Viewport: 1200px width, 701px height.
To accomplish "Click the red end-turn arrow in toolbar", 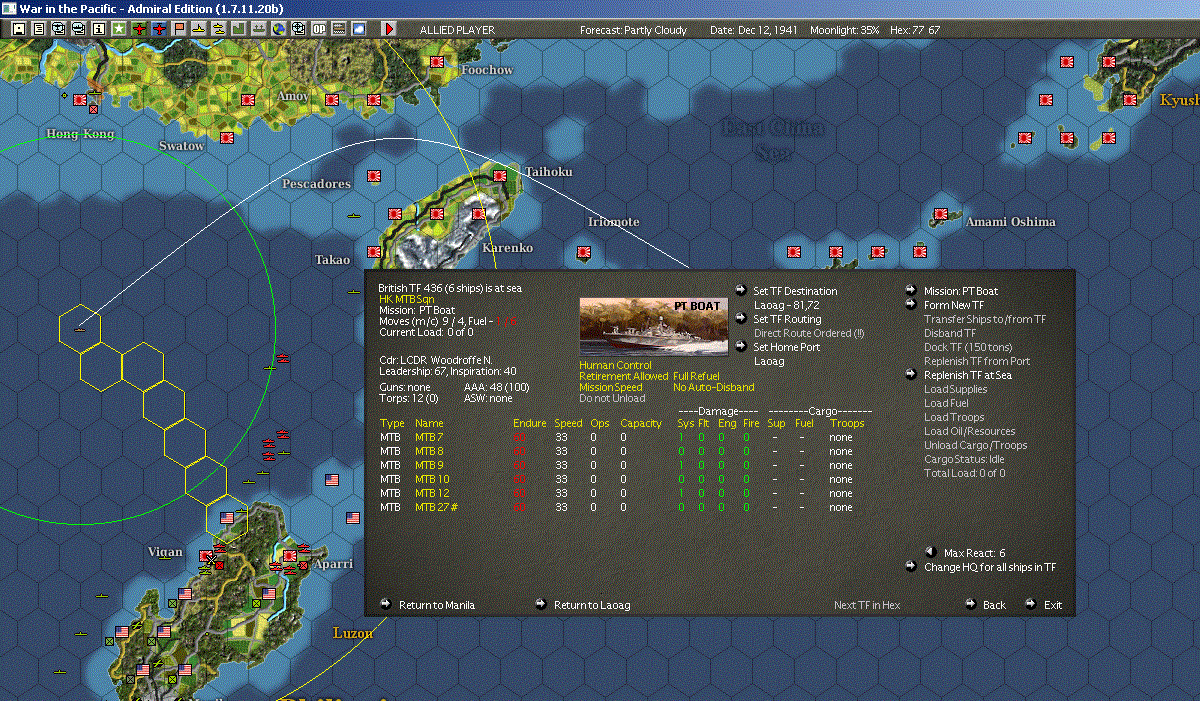I will [389, 29].
